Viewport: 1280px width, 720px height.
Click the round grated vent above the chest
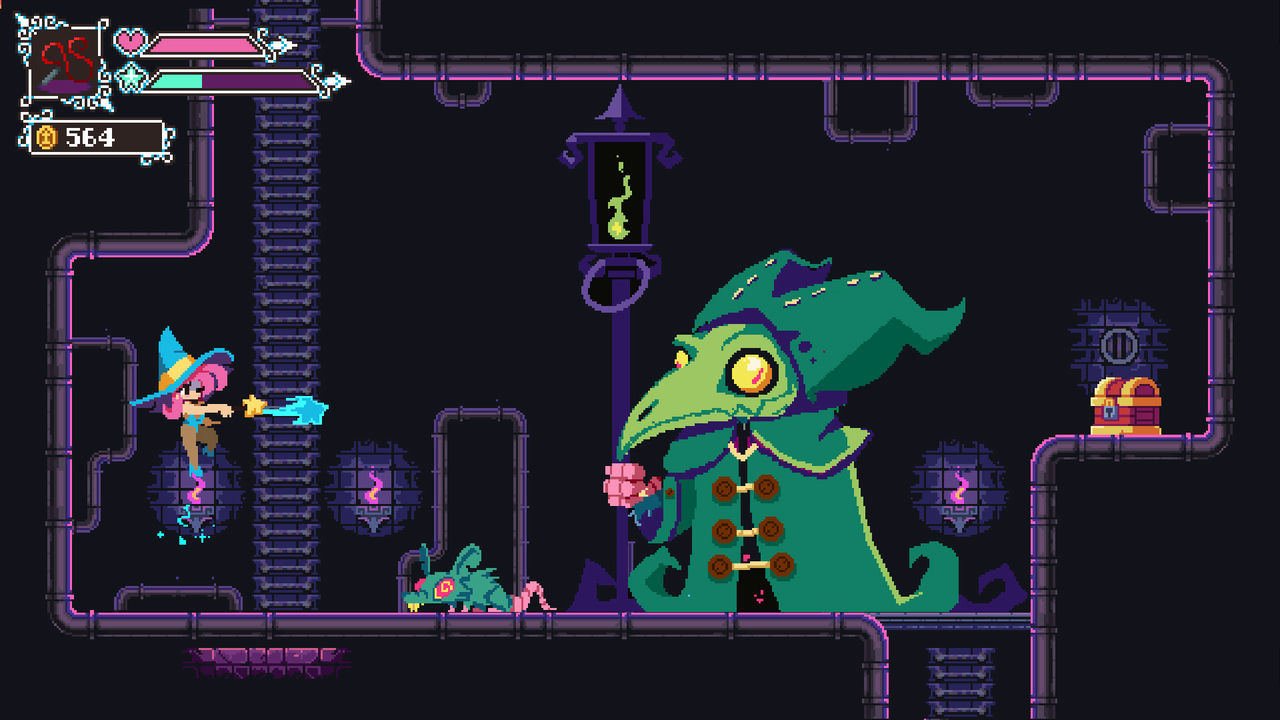[x=1119, y=346]
